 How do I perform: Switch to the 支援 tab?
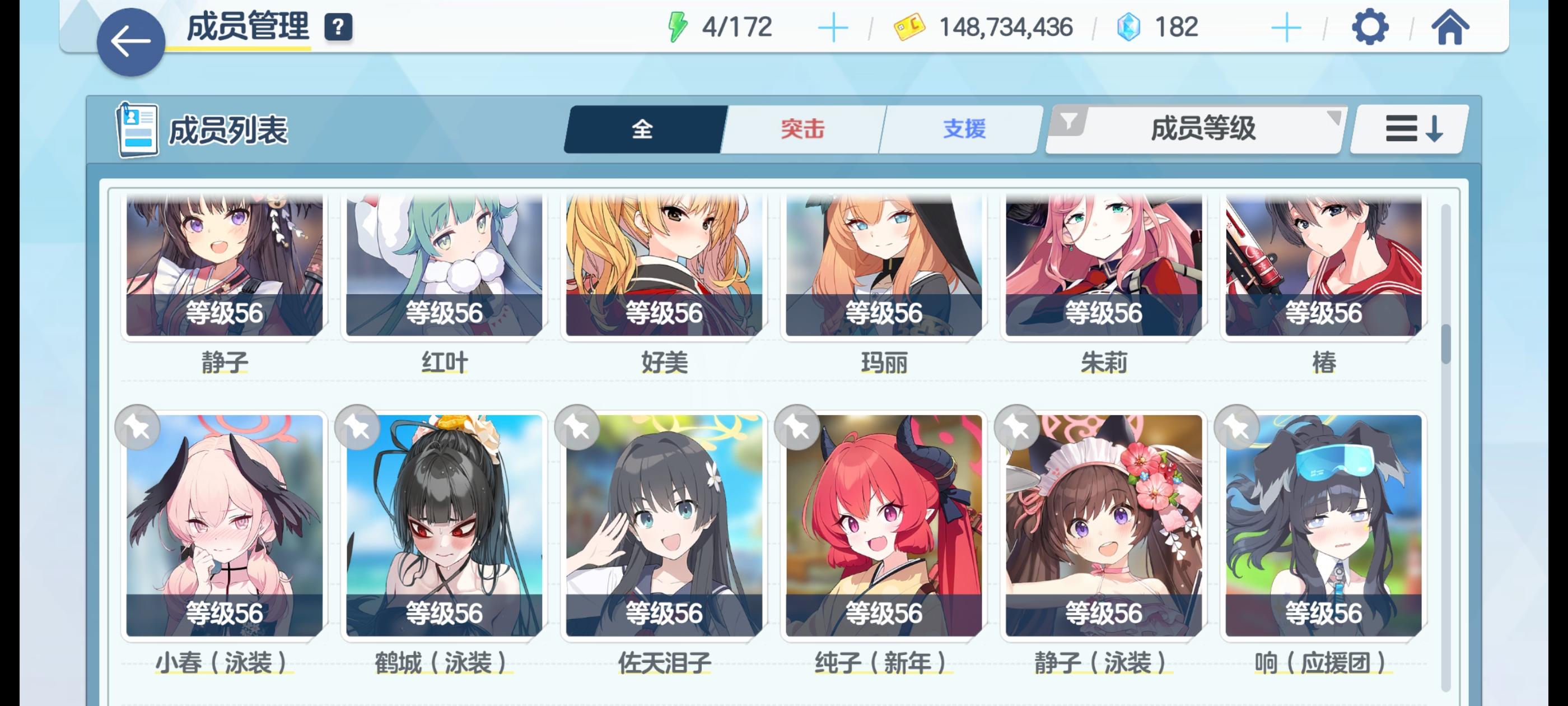coord(964,128)
